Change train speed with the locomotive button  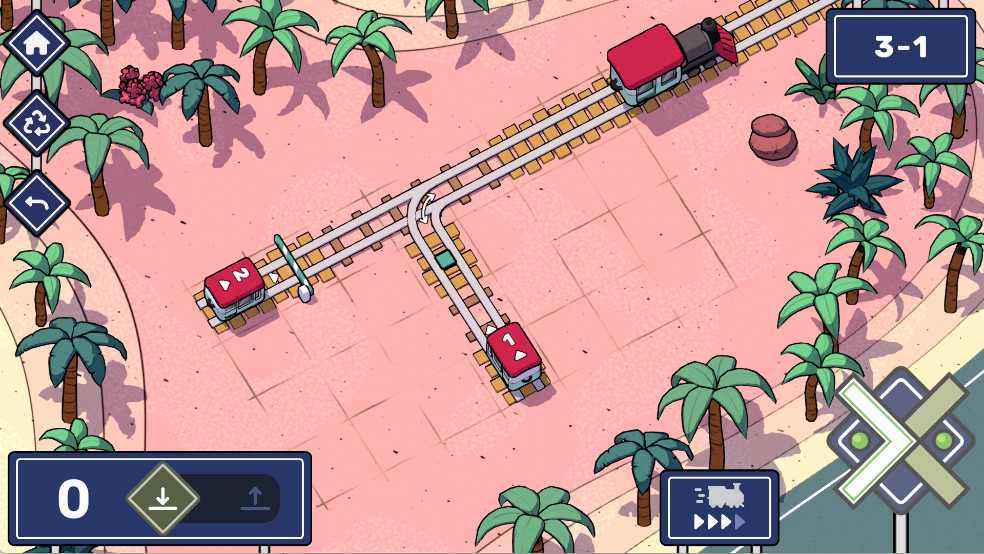click(x=719, y=508)
